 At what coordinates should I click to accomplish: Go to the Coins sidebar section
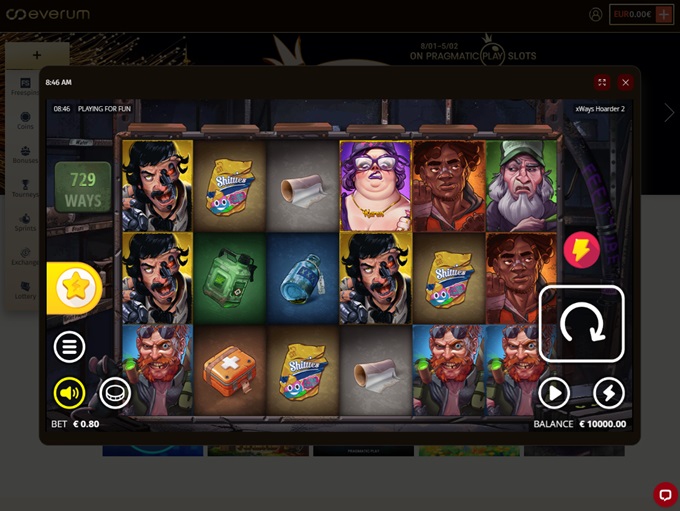(x=25, y=121)
